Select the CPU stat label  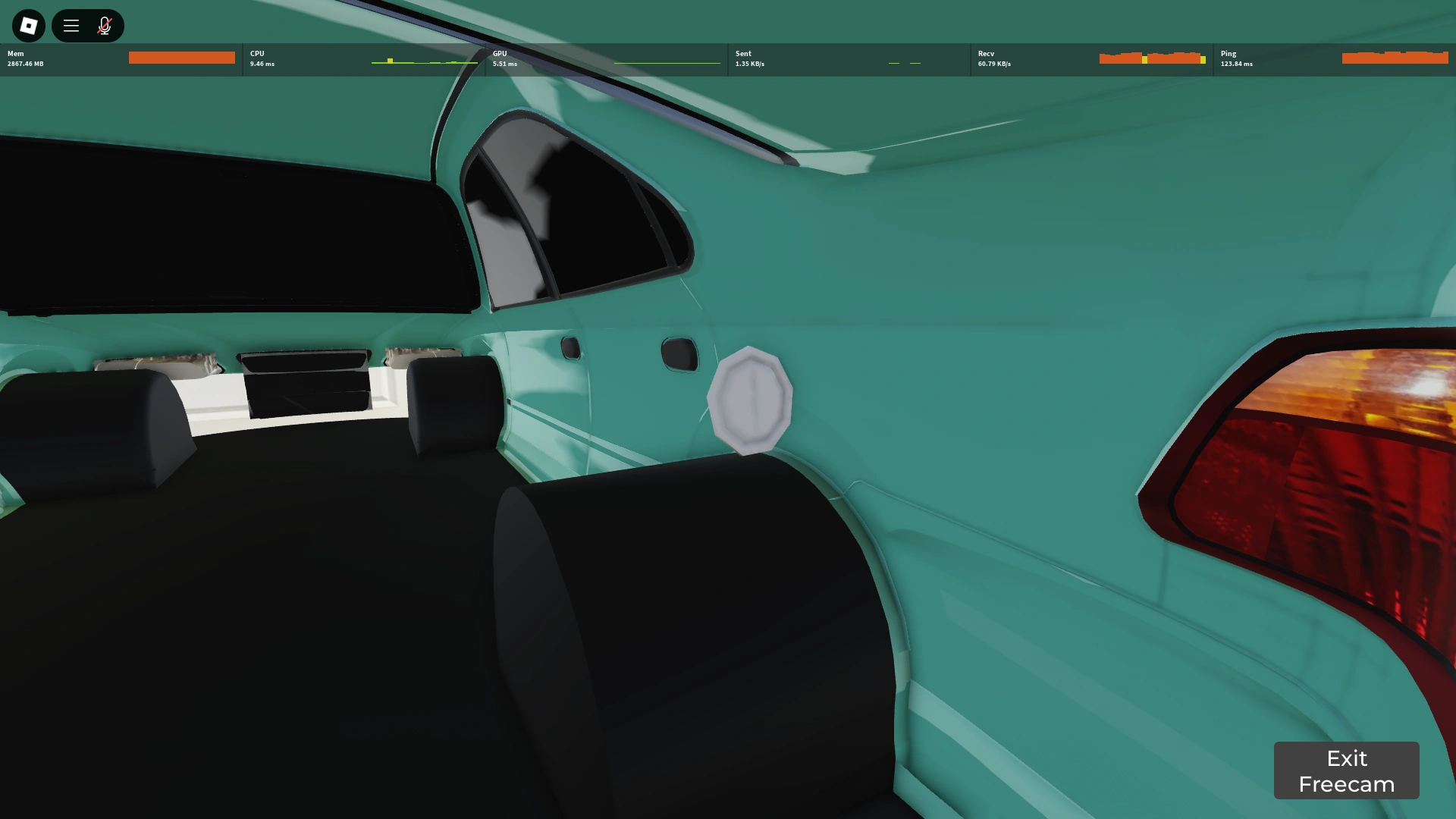[256, 54]
